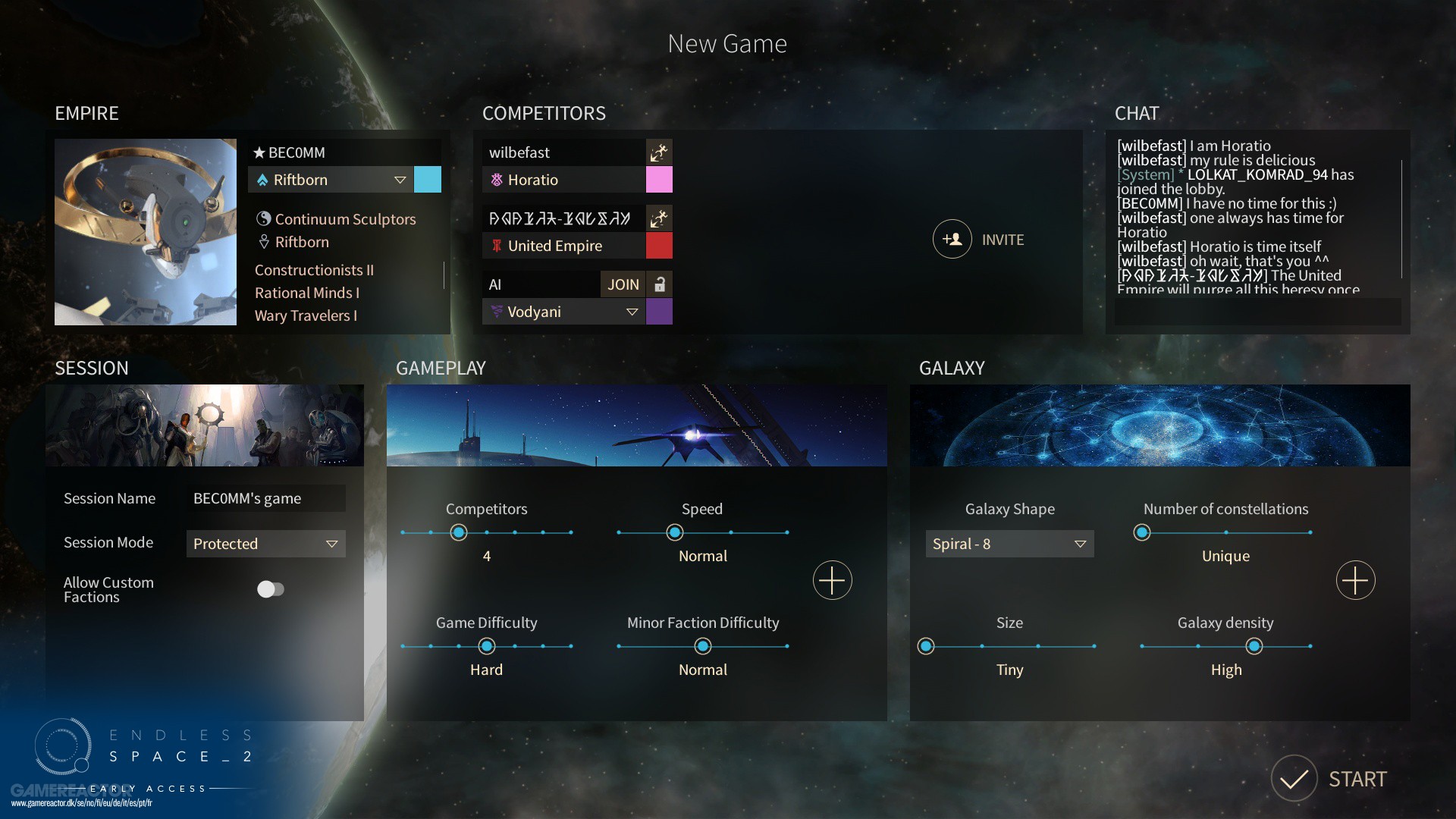Click the kick player icon next to wilbefast
The width and height of the screenshot is (1456, 819).
pyautogui.click(x=658, y=152)
